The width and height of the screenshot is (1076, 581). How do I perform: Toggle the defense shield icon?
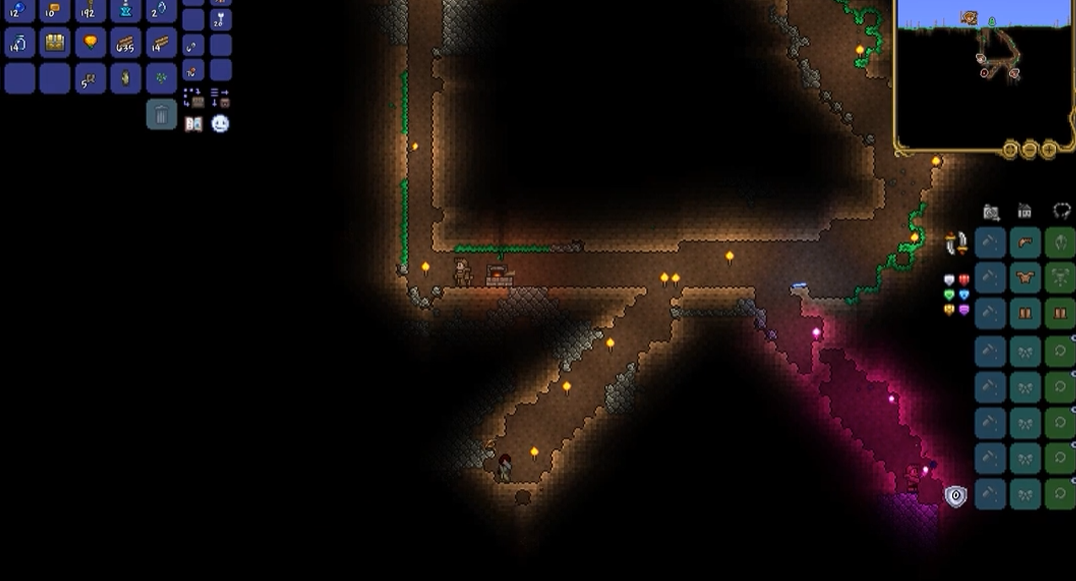click(x=956, y=496)
